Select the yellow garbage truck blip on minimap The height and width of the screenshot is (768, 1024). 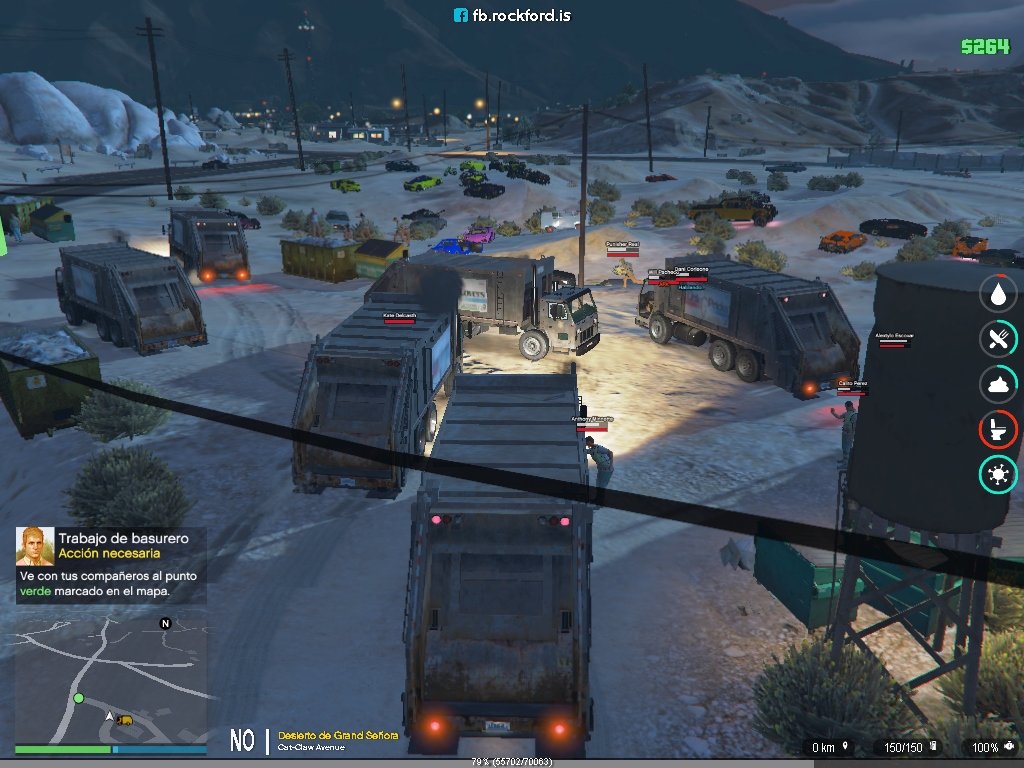coord(125,719)
